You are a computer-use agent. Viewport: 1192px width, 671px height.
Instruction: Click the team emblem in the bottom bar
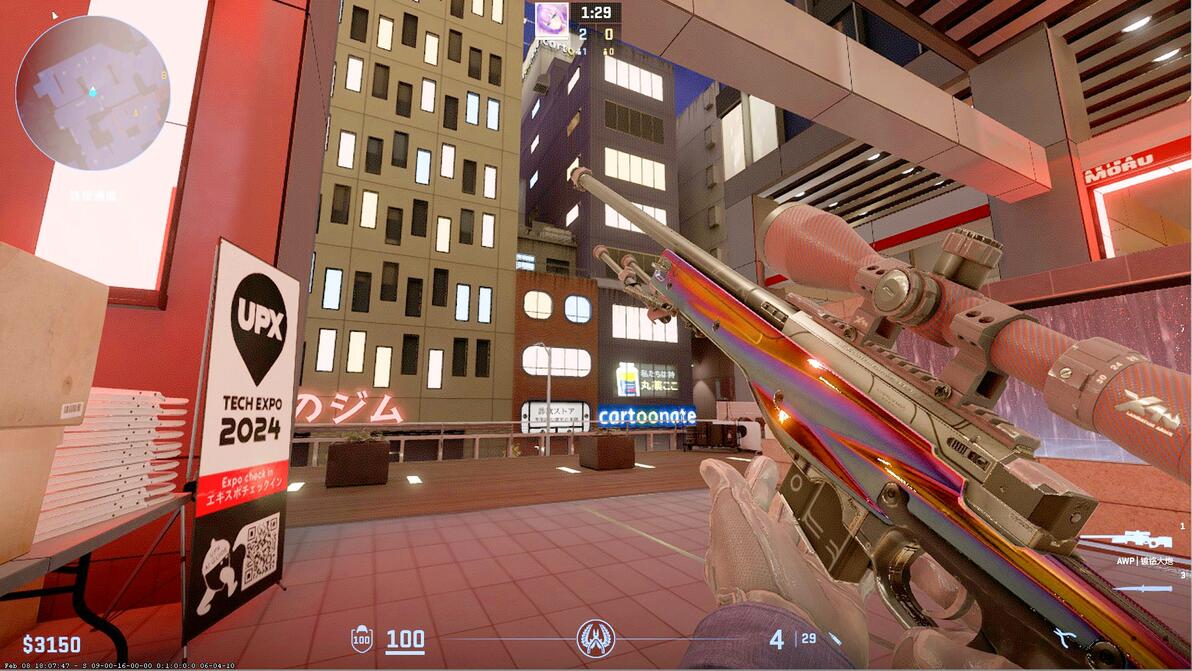(596, 638)
